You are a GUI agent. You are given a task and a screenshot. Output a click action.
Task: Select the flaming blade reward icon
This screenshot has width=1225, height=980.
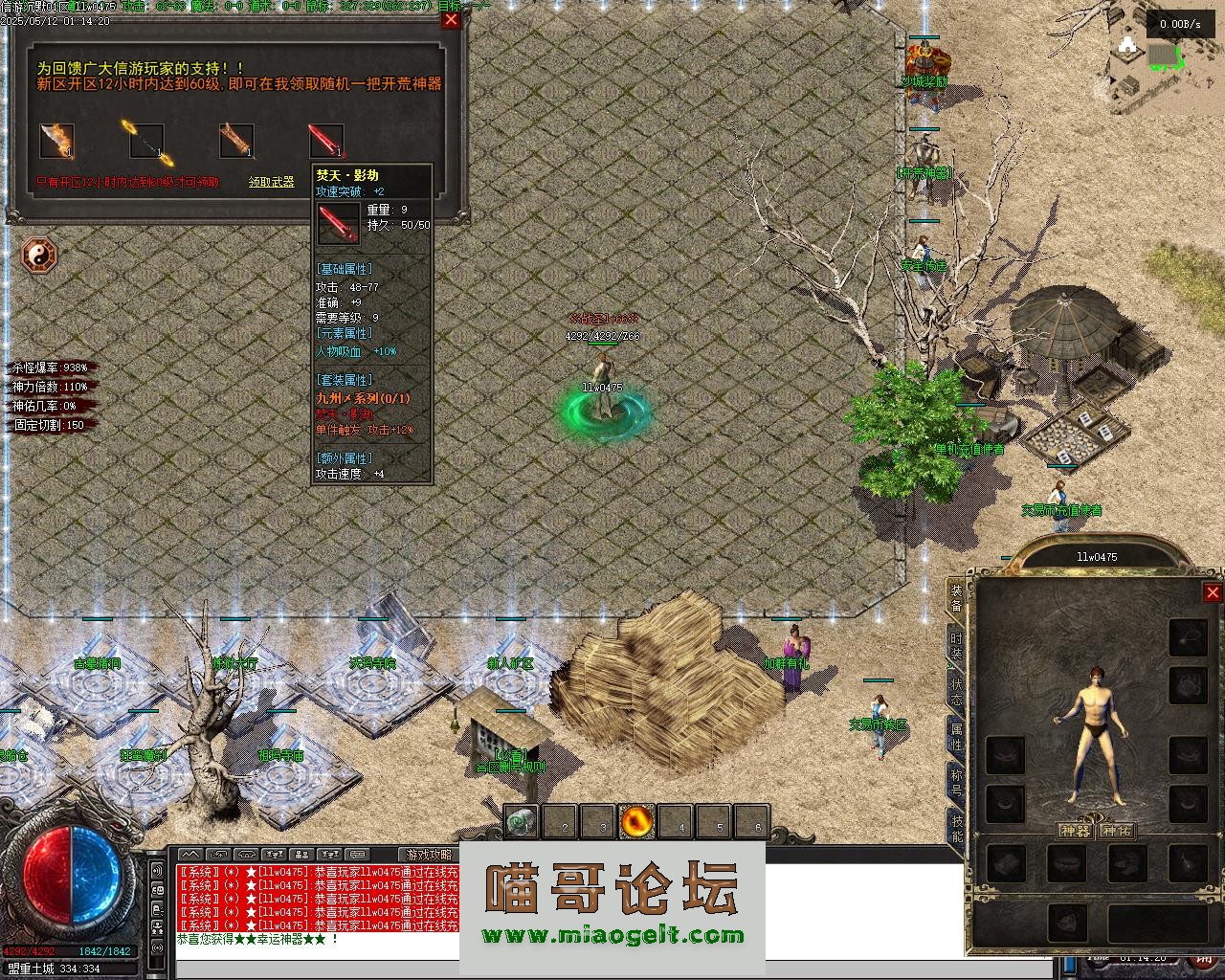tap(56, 141)
